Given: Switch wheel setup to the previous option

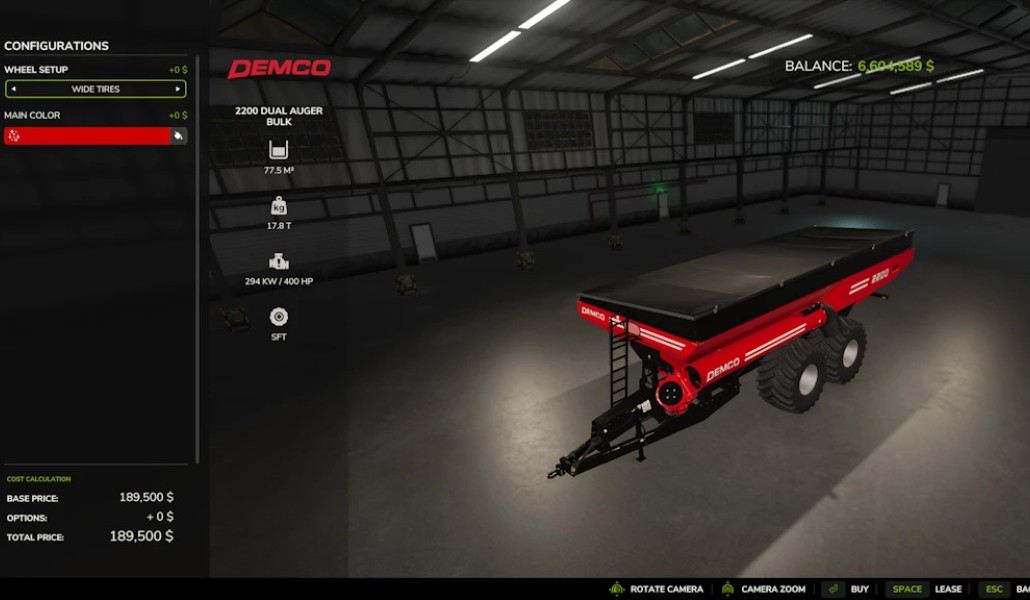Looking at the screenshot, I should click(13, 89).
